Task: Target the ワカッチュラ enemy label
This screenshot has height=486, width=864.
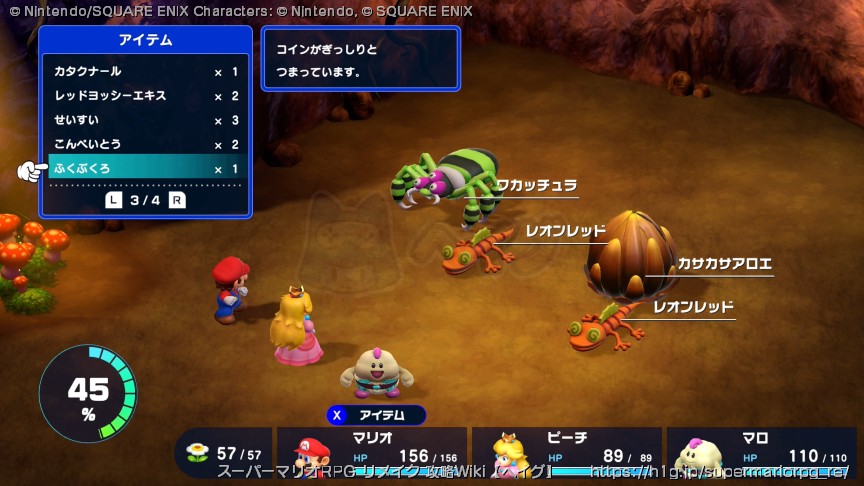Action: click(537, 185)
